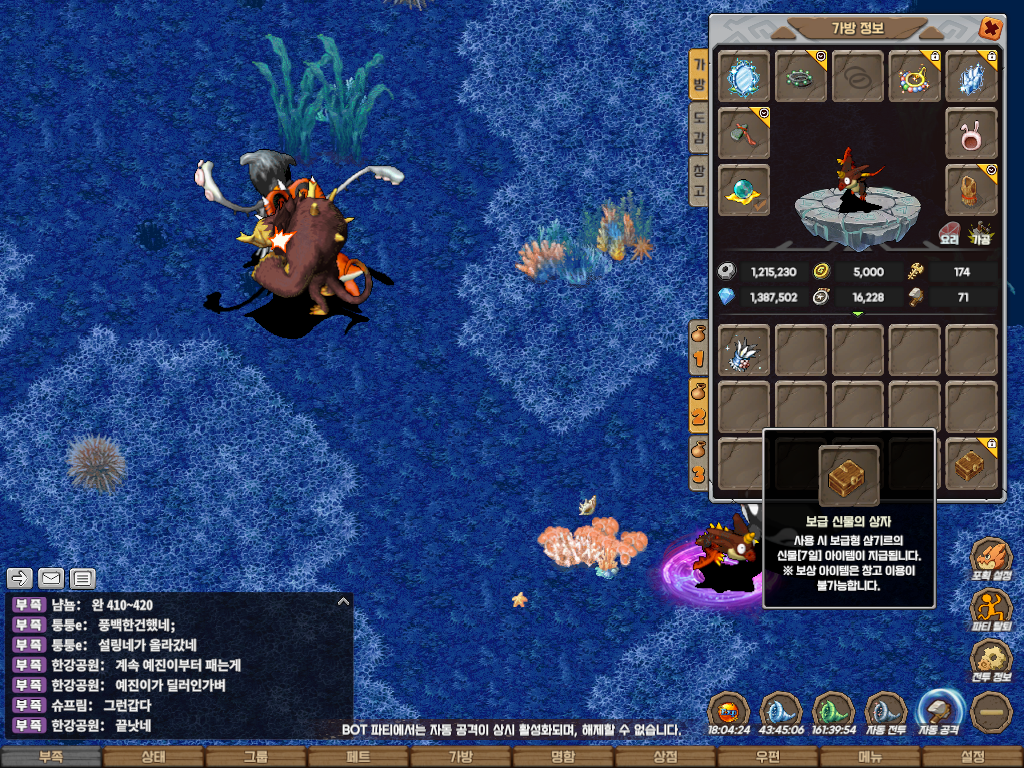Switch to the 도감 side tab
The image size is (1024, 768).
699,130
